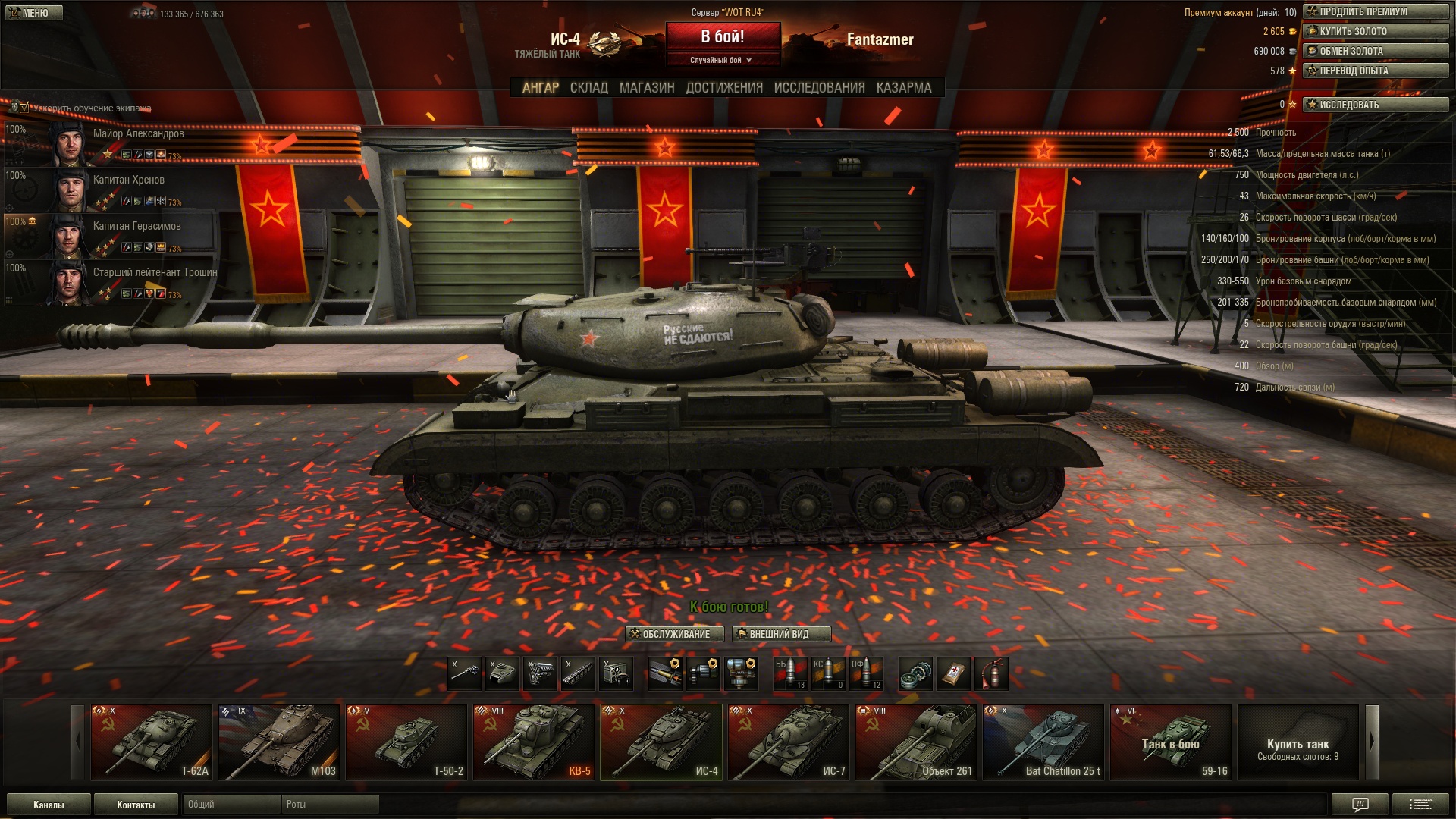This screenshot has height=819, width=1456.
Task: Open the ОБСЛУЖИВАНИЕ service window
Action: (x=675, y=634)
